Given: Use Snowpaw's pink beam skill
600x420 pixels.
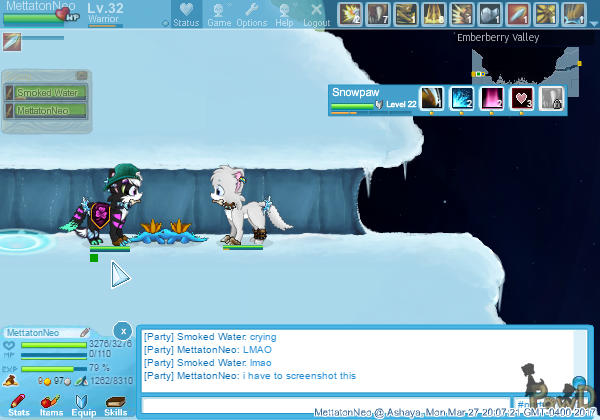Looking at the screenshot, I should pos(493,98).
